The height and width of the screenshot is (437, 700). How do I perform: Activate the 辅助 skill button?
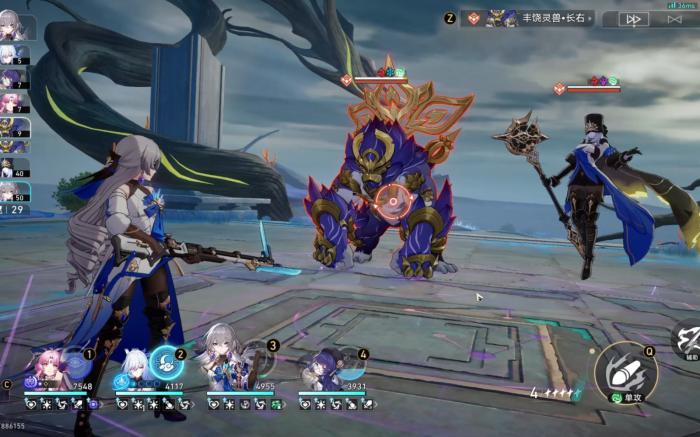688,340
